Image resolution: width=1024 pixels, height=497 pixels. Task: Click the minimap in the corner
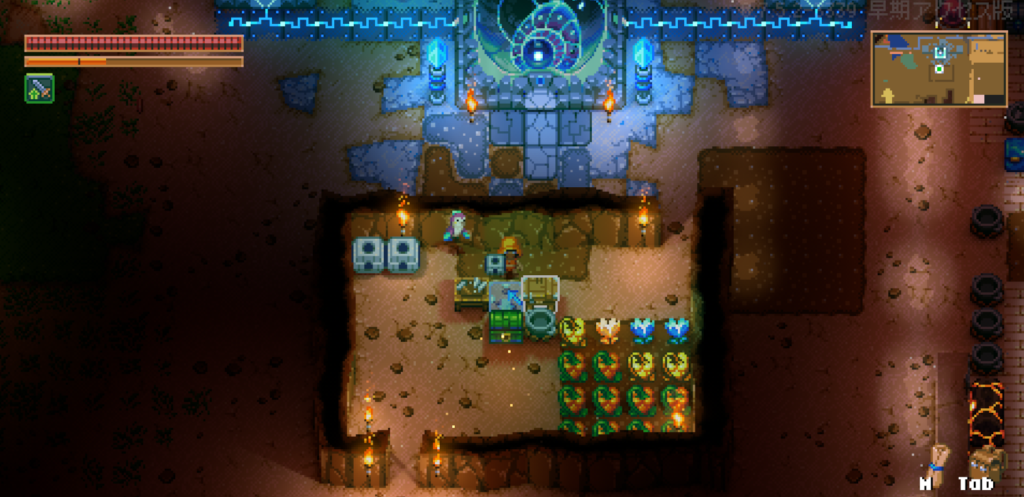(938, 68)
